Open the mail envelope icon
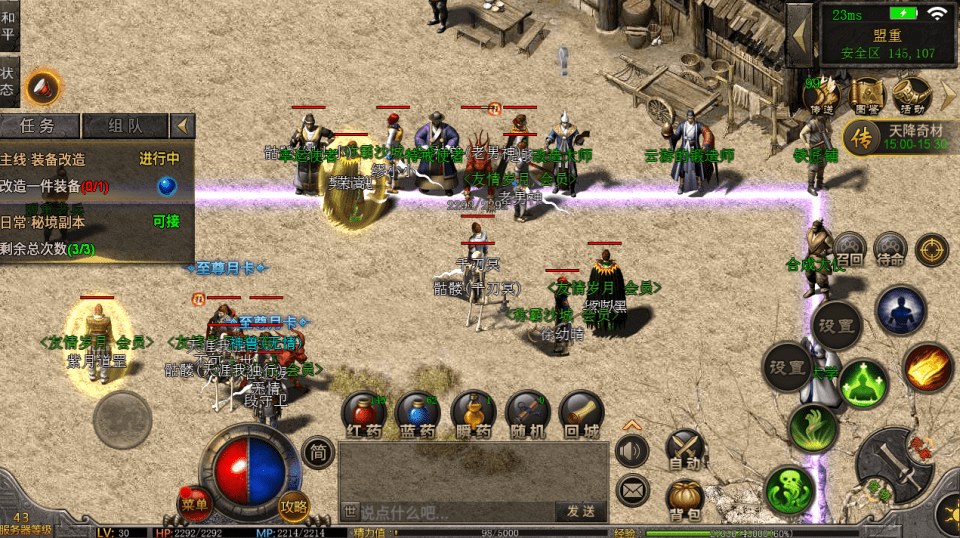This screenshot has height=538, width=960. click(632, 490)
